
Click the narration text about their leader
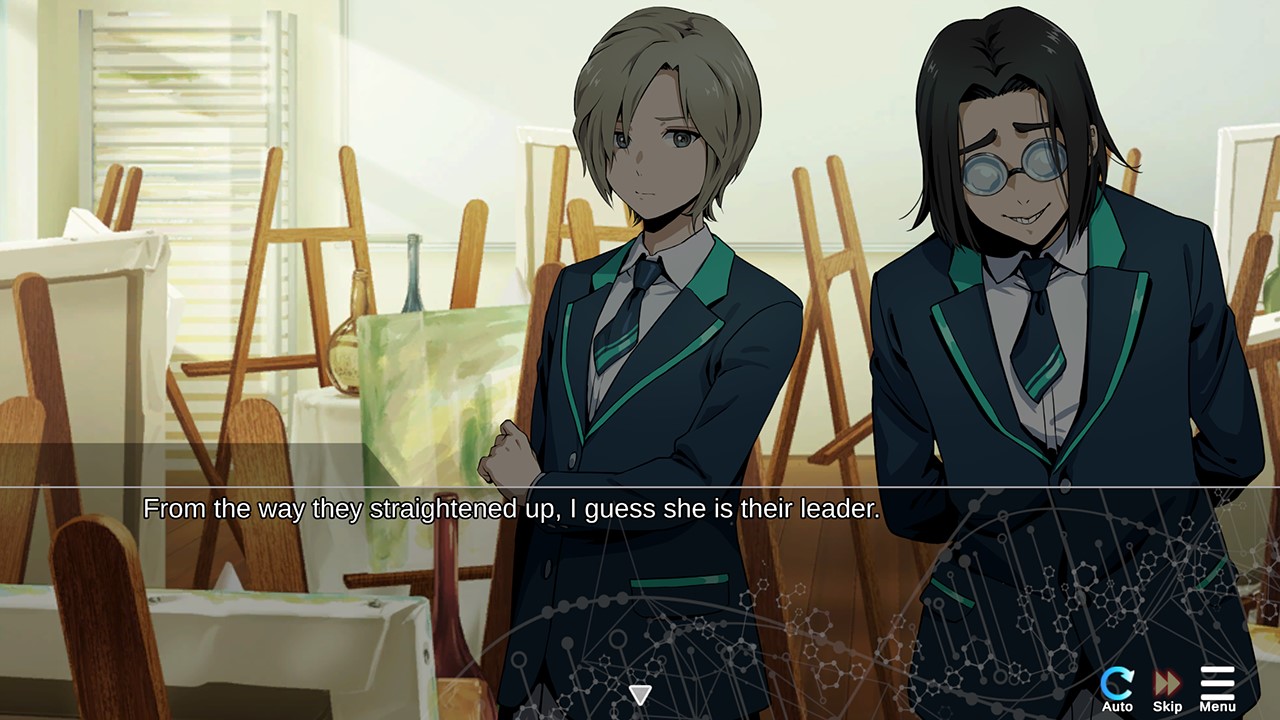[x=510, y=508]
